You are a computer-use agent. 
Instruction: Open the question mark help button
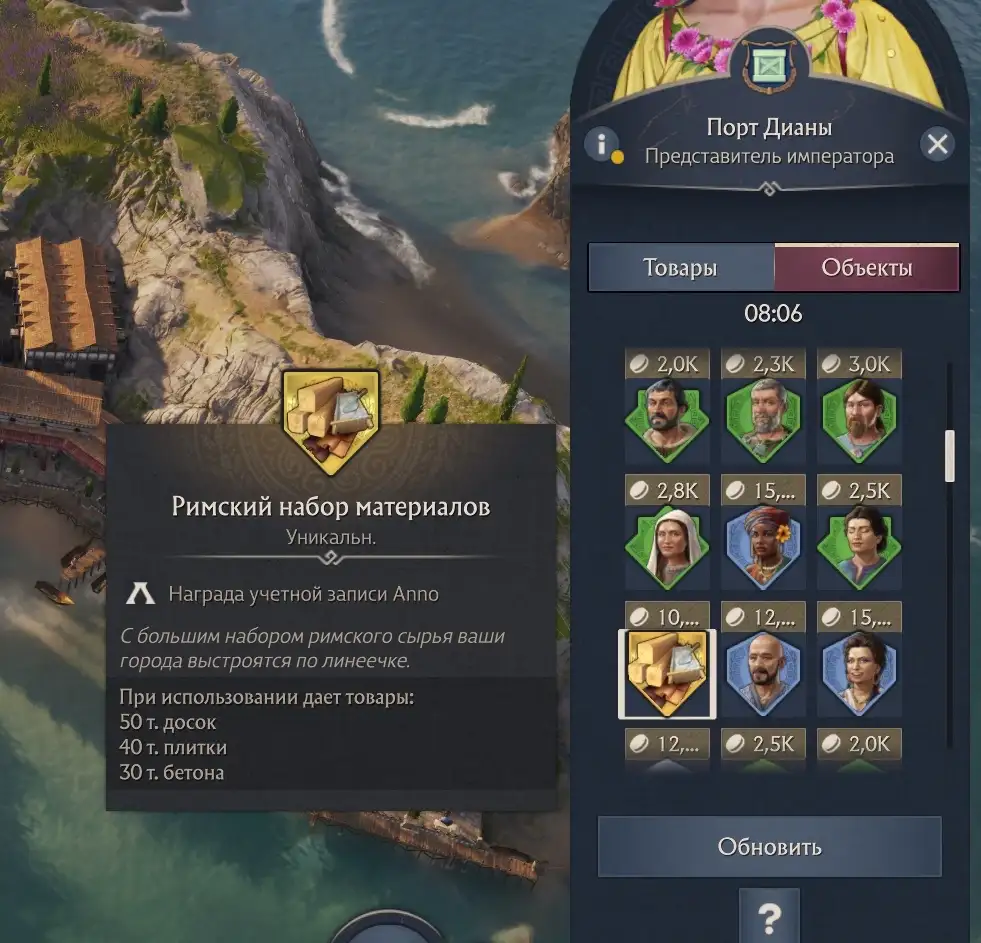coord(769,917)
